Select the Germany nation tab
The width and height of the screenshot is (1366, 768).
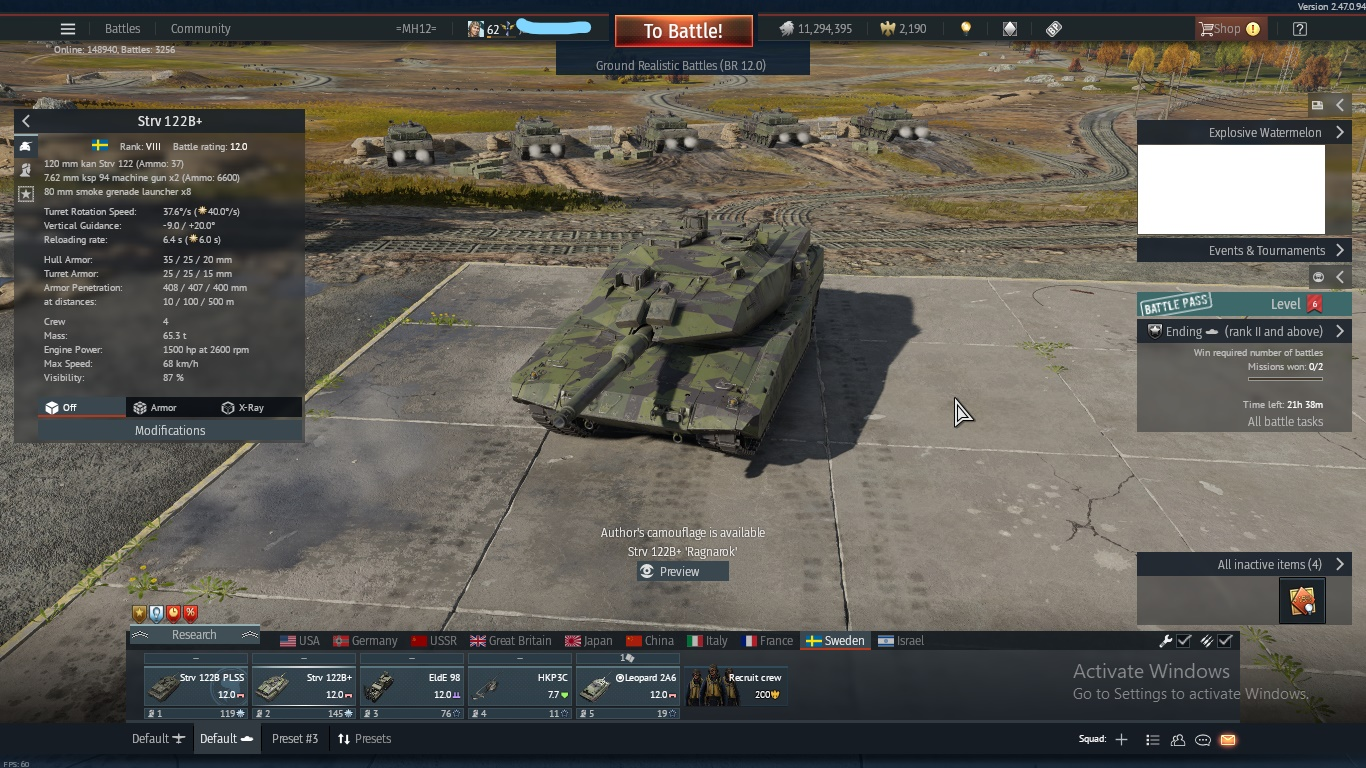point(365,641)
